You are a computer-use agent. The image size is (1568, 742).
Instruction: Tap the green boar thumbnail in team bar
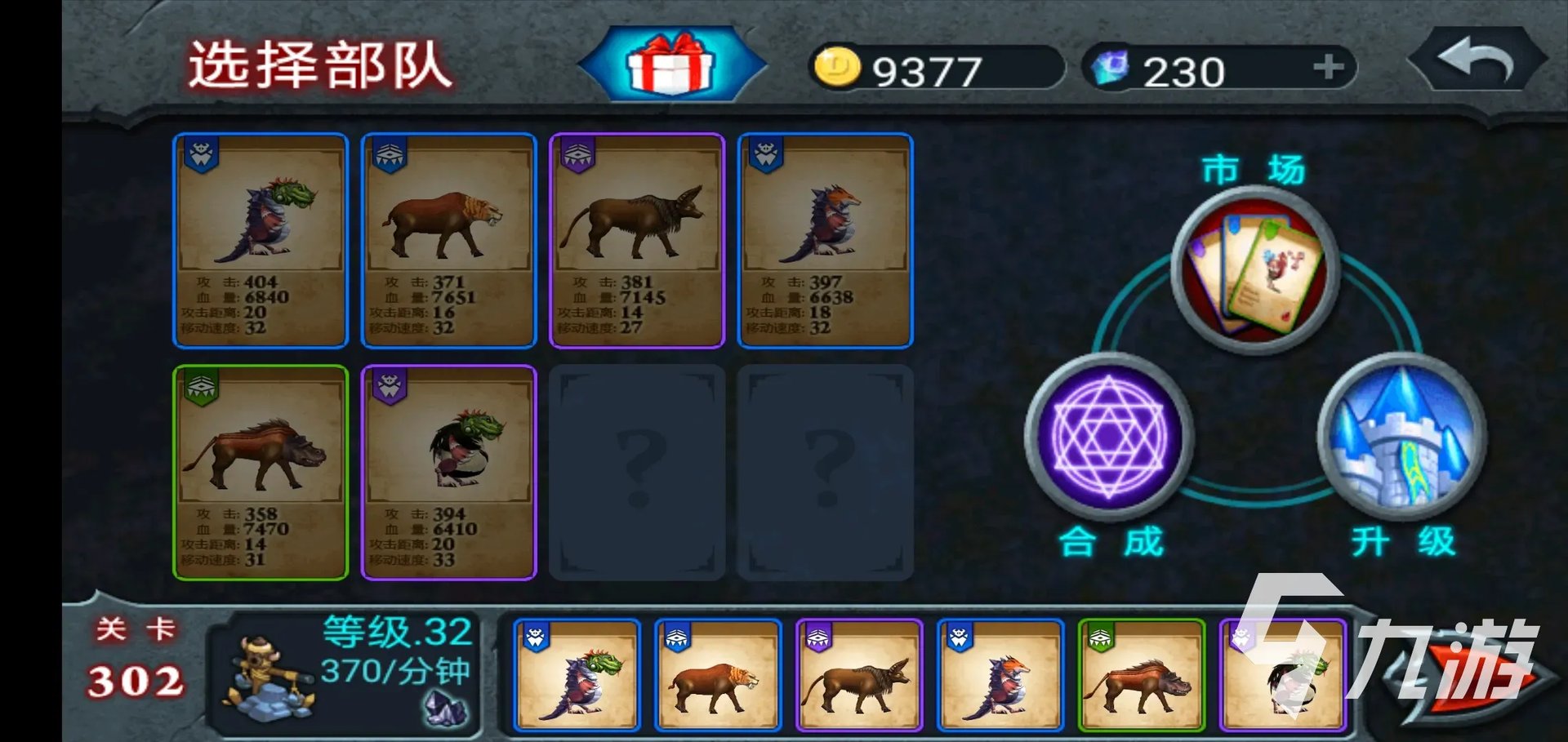[1141, 674]
